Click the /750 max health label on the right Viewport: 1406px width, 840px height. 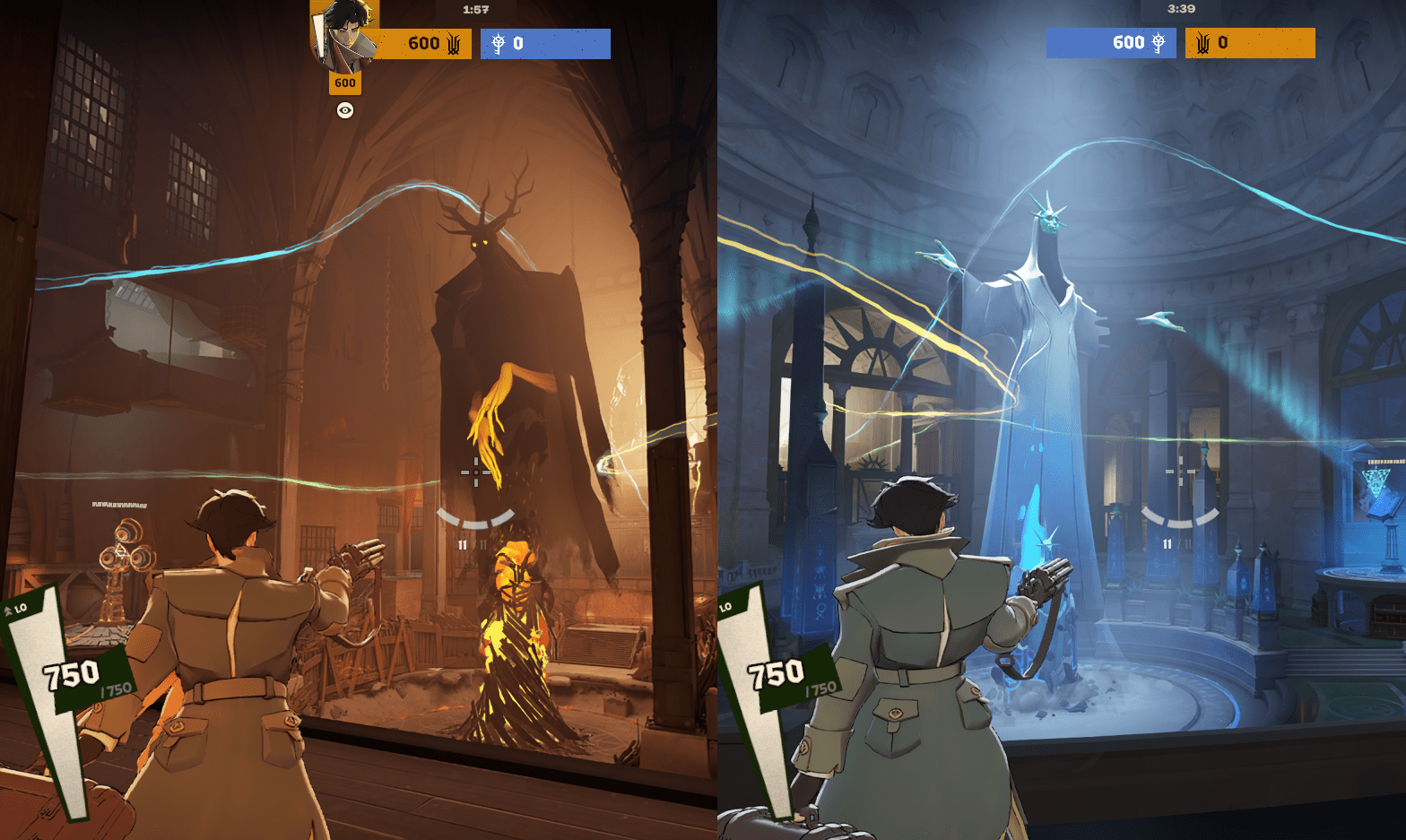point(820,690)
